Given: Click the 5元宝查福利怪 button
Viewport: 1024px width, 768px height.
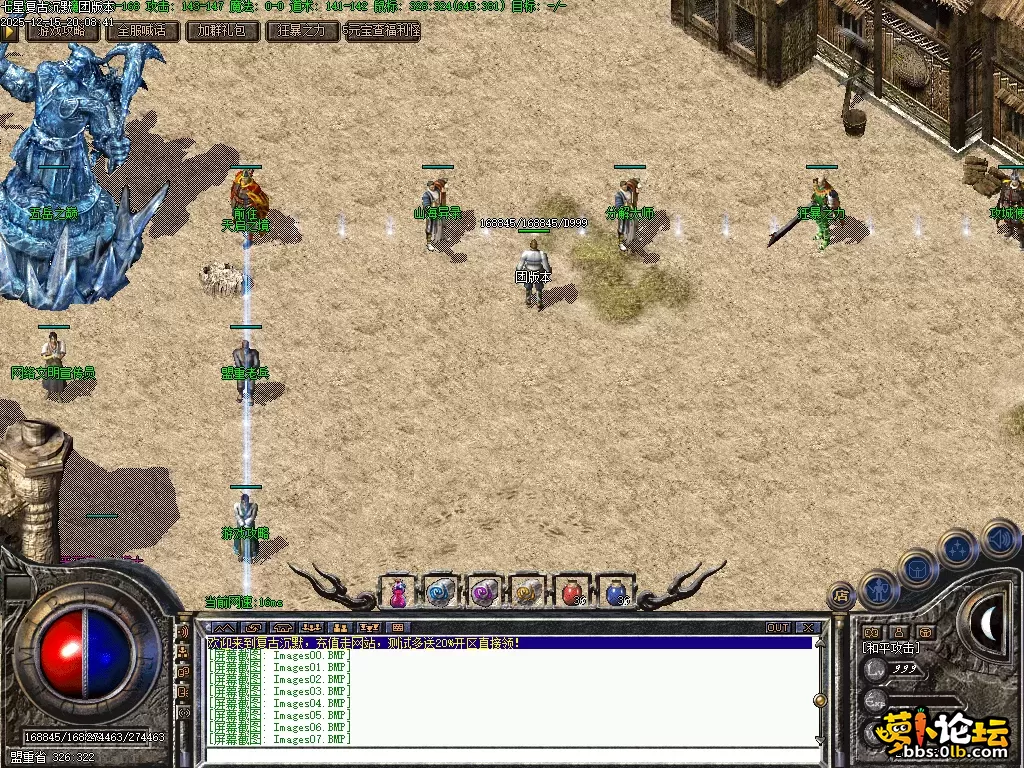Looking at the screenshot, I should pos(381,31).
